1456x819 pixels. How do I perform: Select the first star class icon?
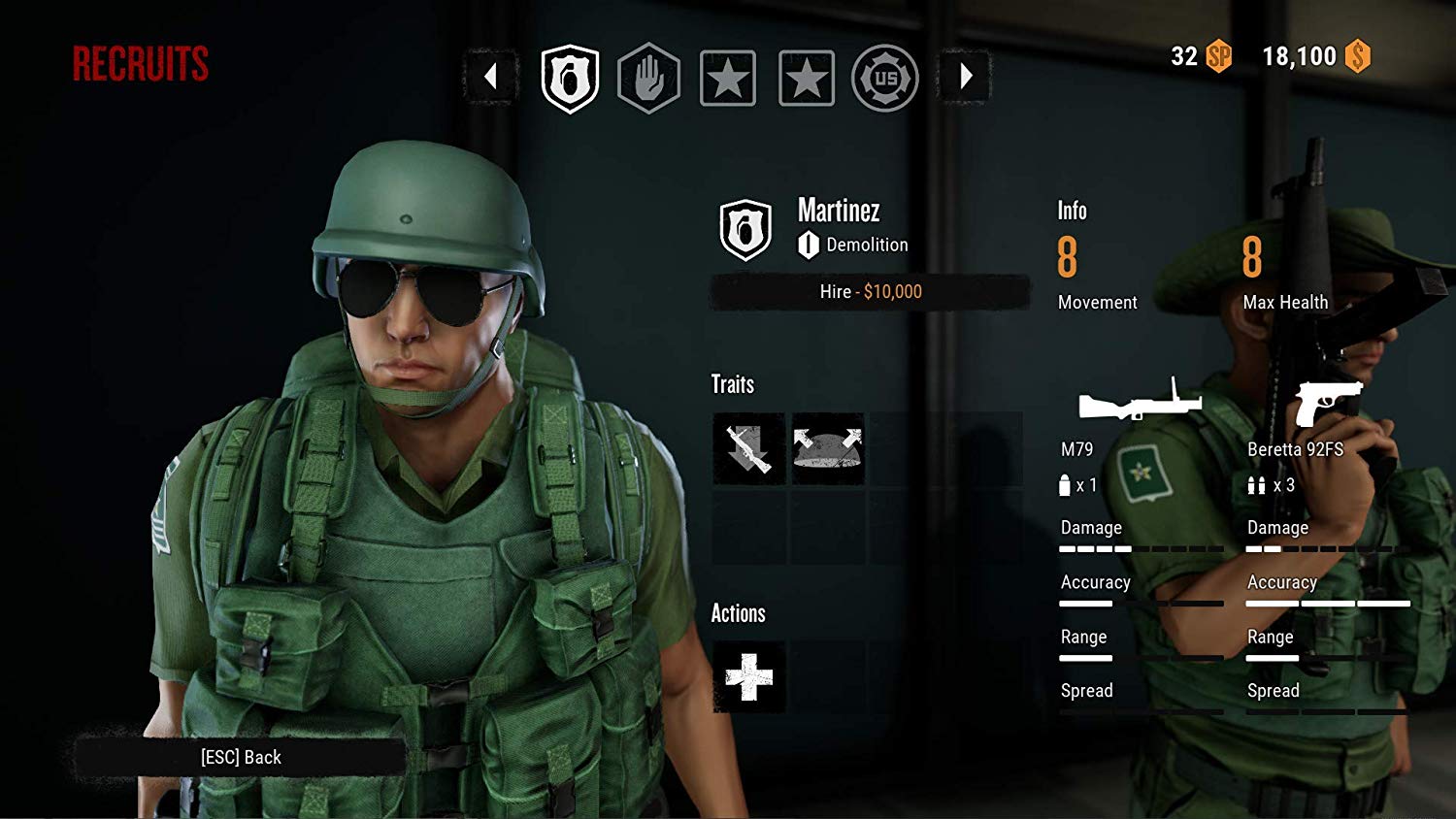pos(728,78)
